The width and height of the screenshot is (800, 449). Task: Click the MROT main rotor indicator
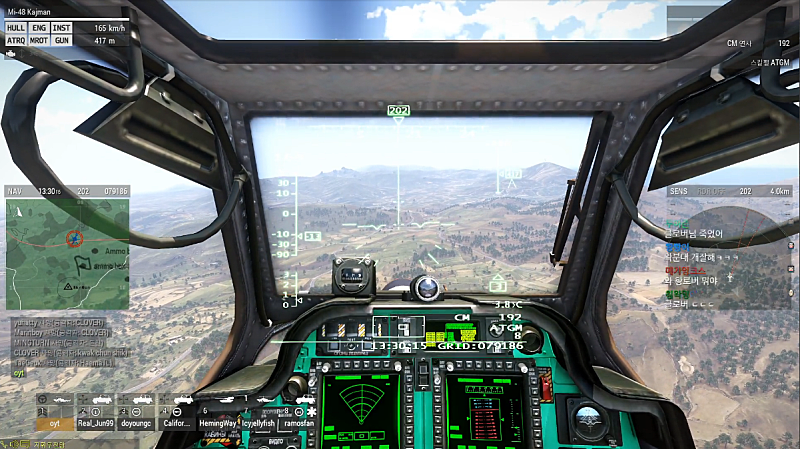coord(39,41)
